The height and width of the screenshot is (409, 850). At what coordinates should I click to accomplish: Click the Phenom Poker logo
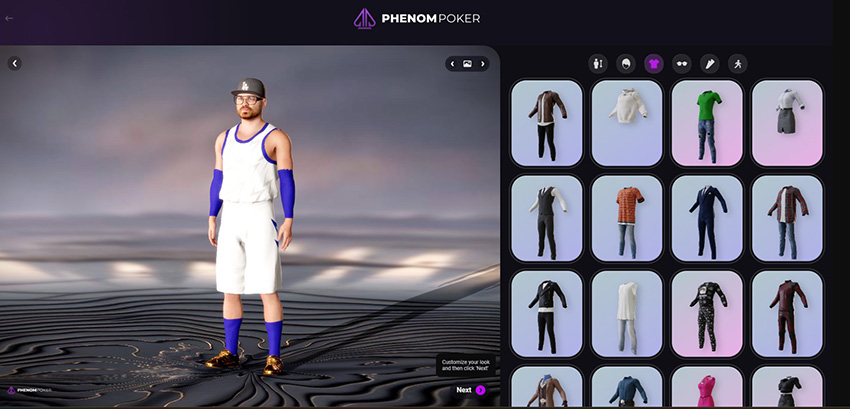[x=424, y=18]
